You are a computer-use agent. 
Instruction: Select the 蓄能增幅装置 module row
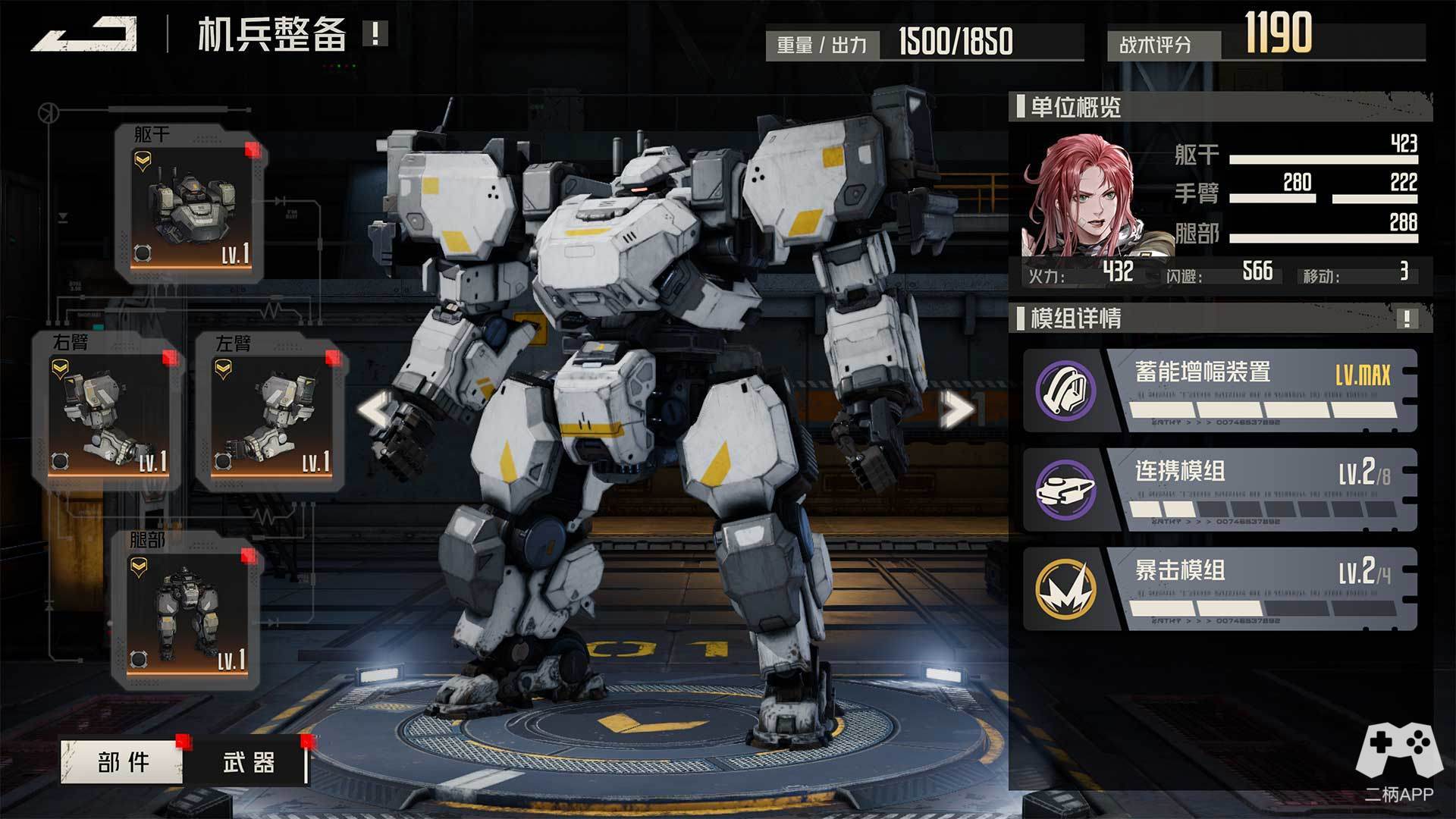tap(1219, 391)
